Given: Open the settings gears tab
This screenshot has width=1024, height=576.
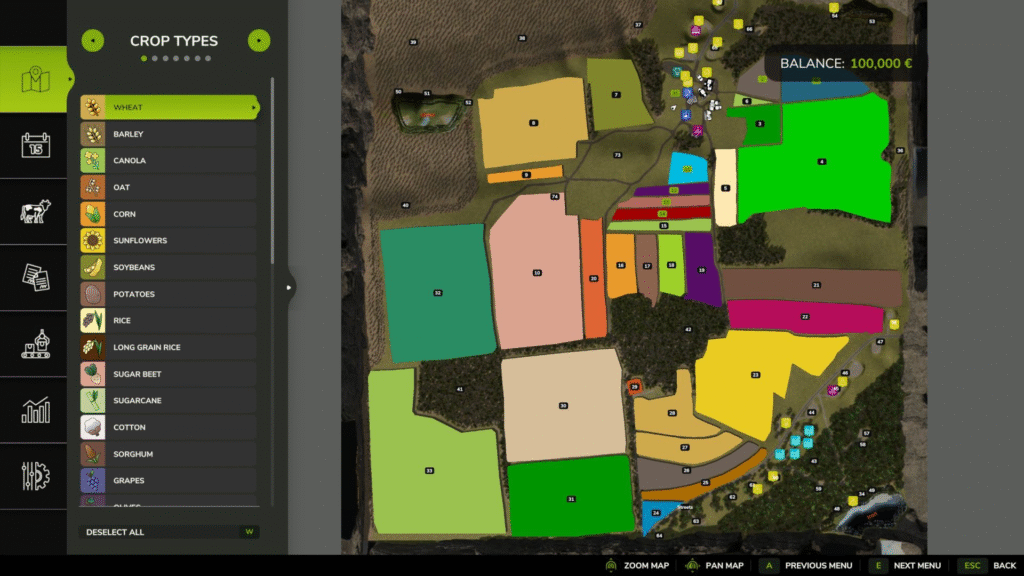Looking at the screenshot, I should [35, 476].
